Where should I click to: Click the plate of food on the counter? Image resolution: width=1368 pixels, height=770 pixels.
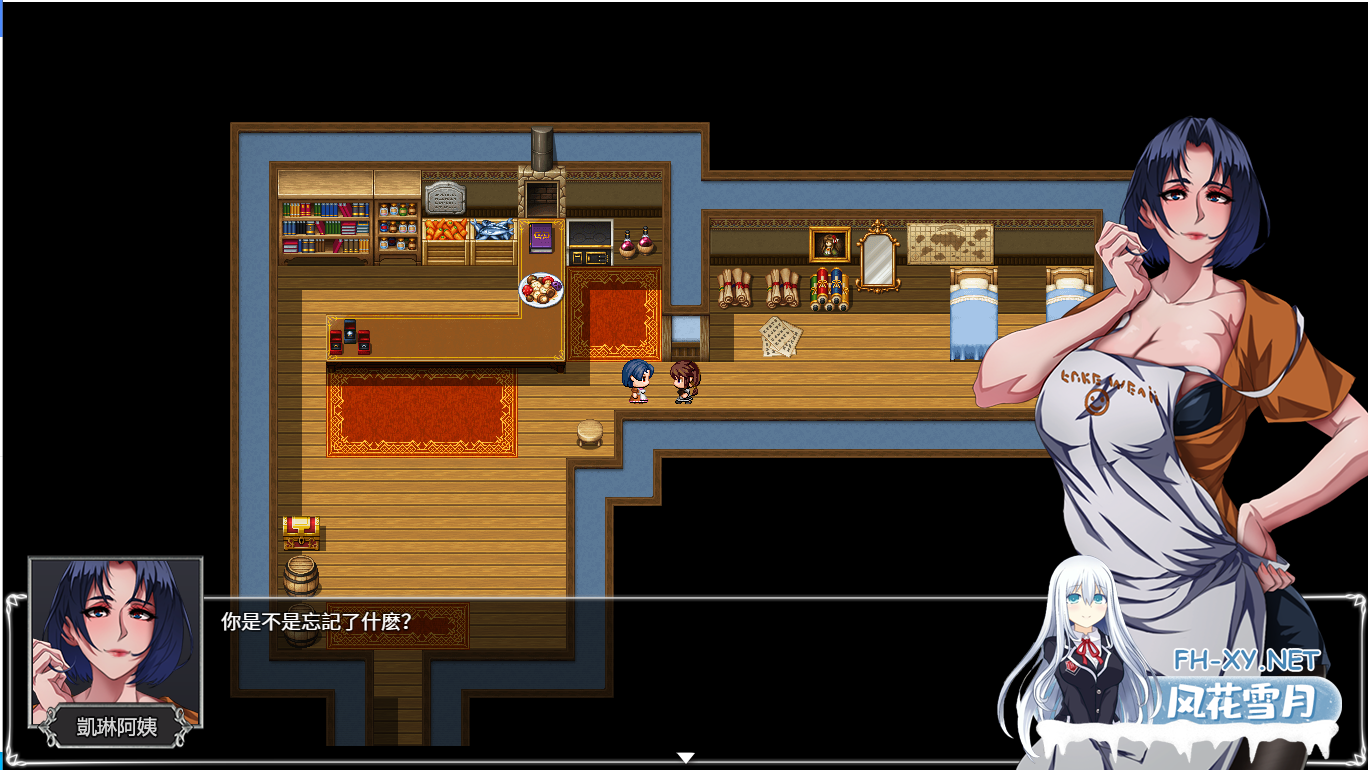click(540, 289)
